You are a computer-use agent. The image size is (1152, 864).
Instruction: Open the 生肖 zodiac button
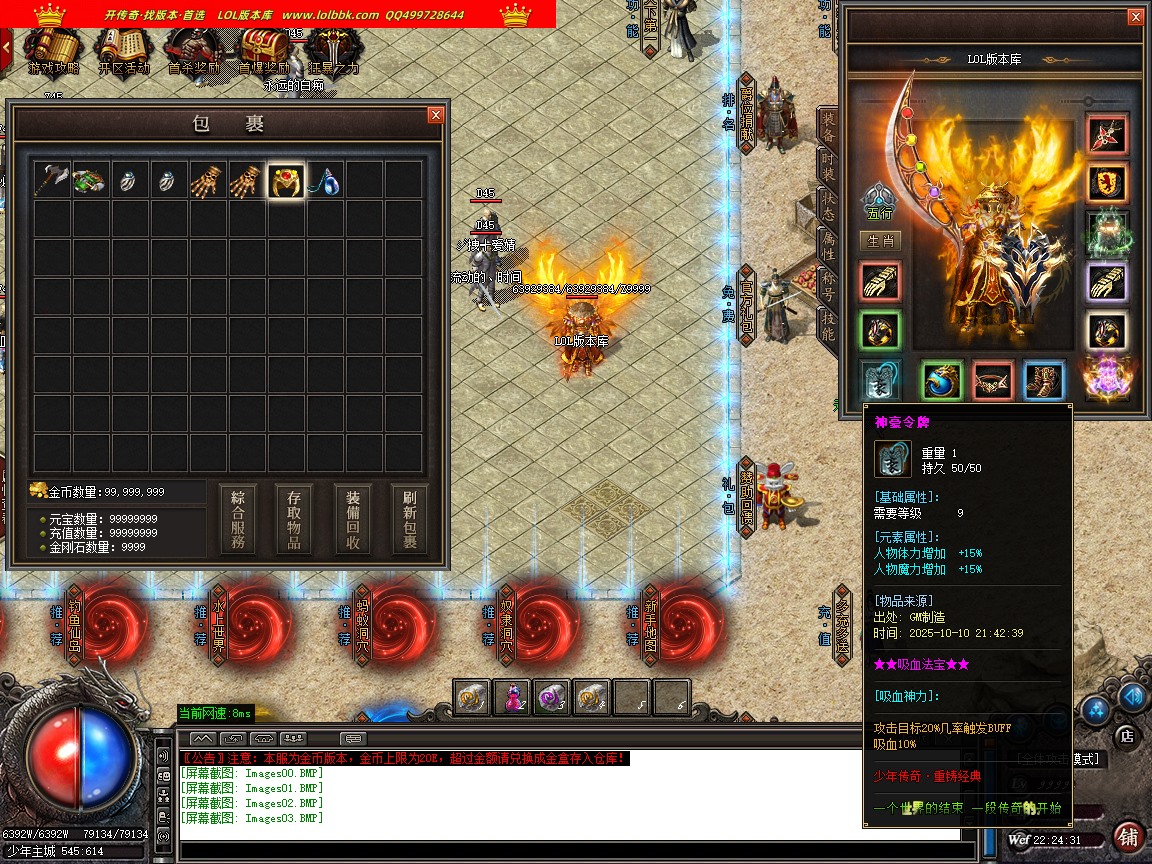pyautogui.click(x=880, y=241)
